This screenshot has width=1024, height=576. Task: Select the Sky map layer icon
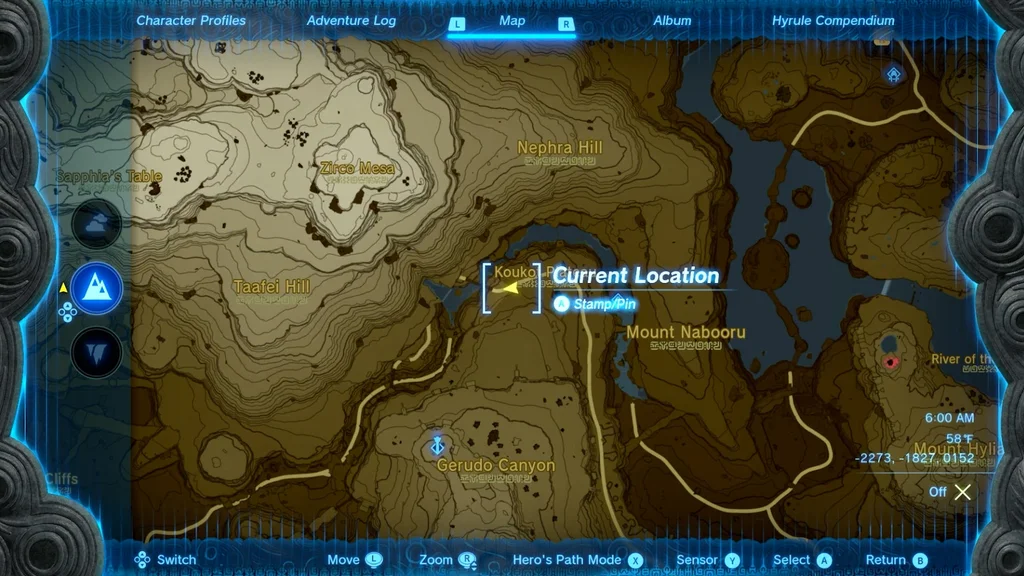(97, 224)
